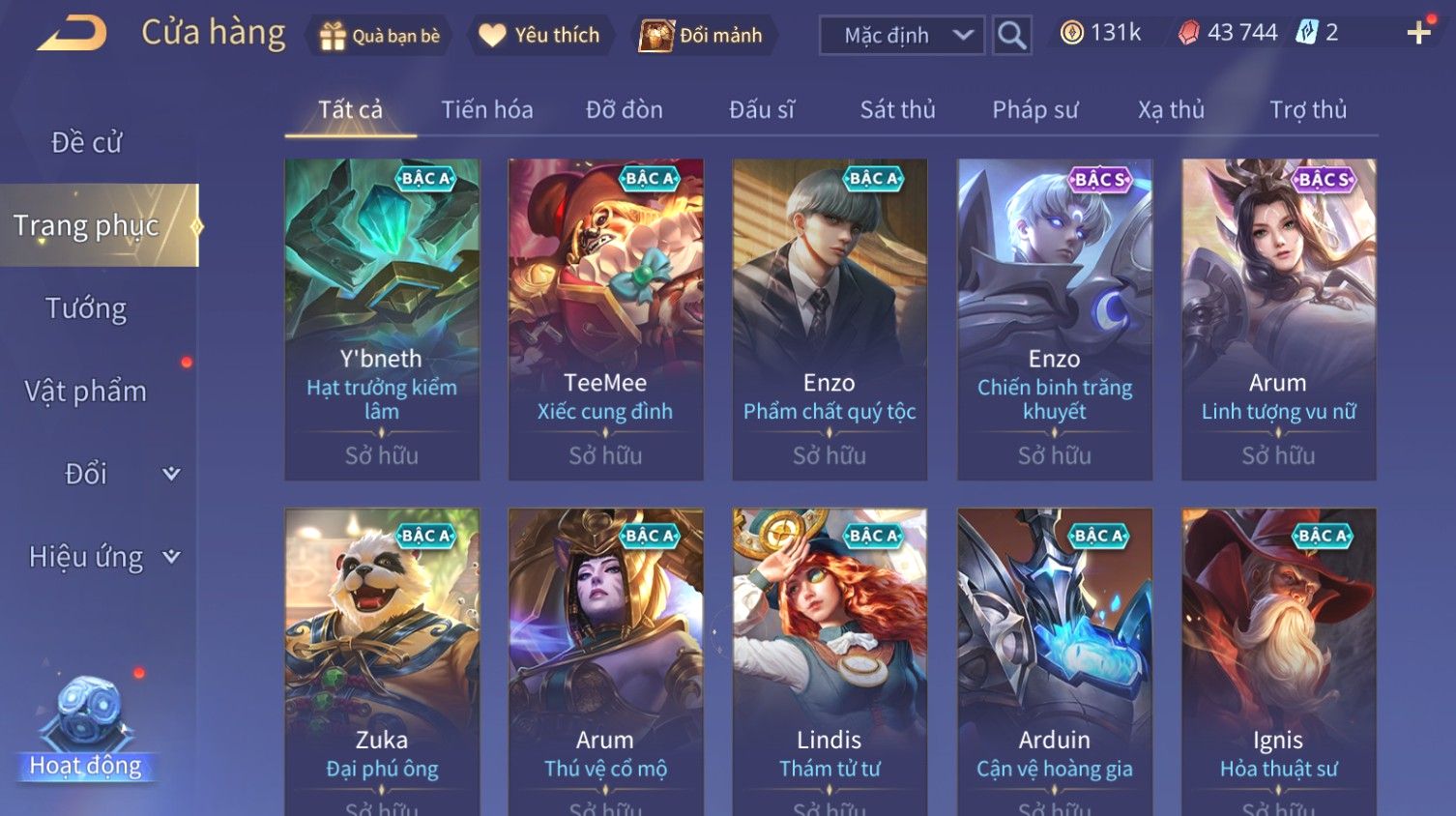Go to the Tướng shop section
Viewport: 1456px width, 816px height.
click(86, 308)
